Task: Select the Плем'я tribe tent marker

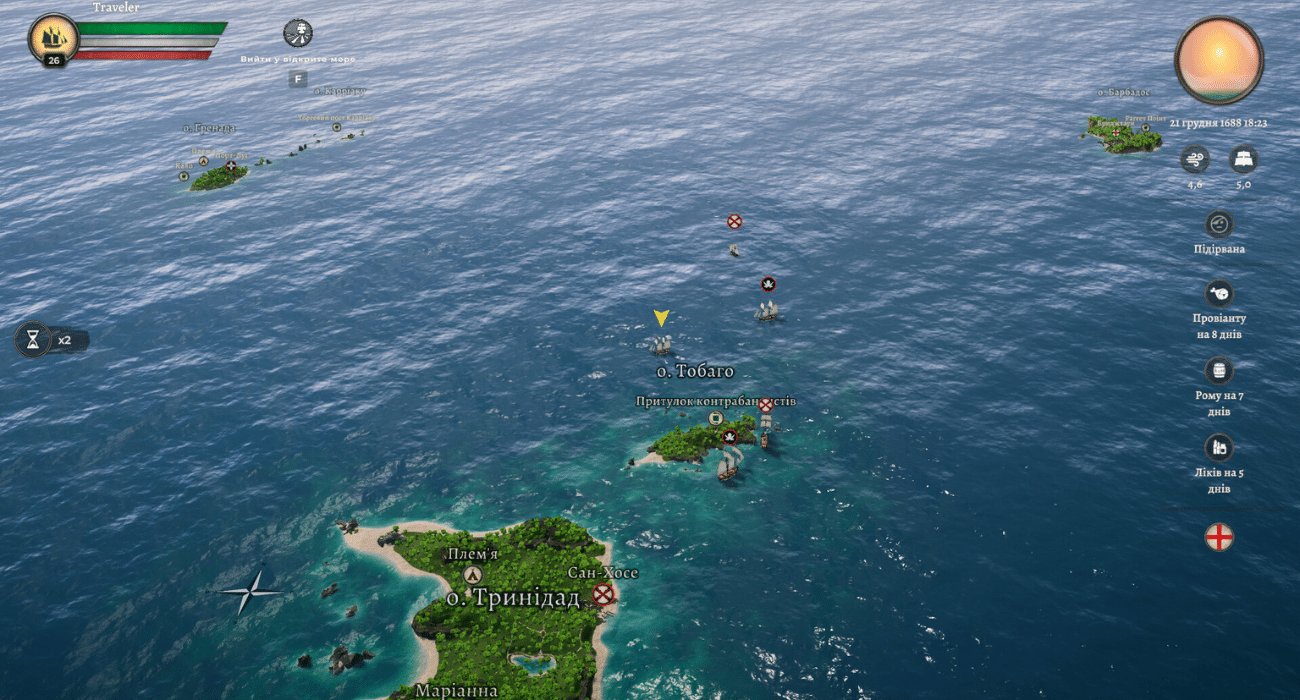Action: tap(473, 575)
